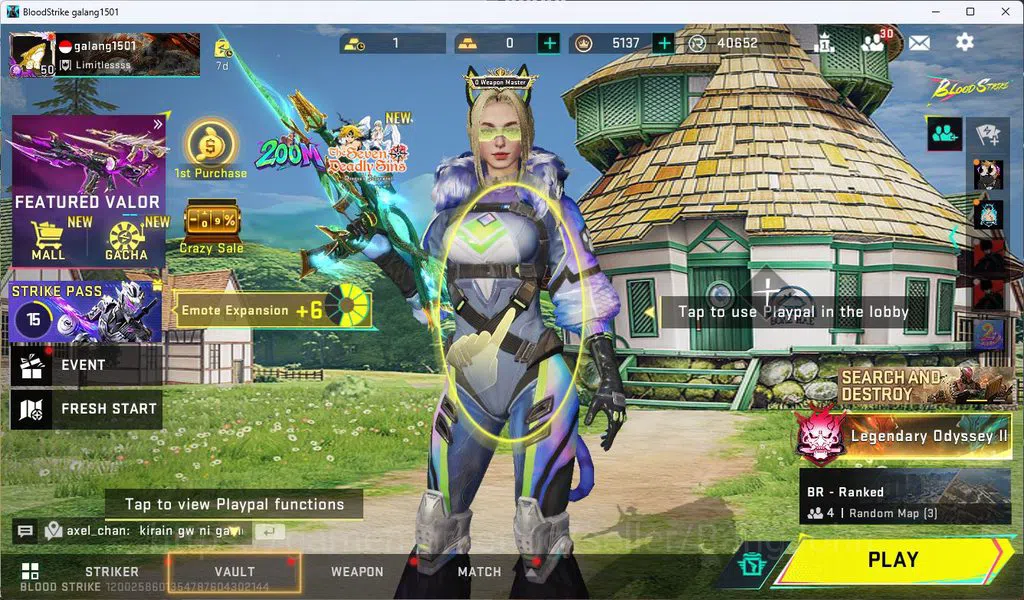Screen dimensions: 1024x600
Task: Open the MATCH tab
Action: click(x=479, y=572)
